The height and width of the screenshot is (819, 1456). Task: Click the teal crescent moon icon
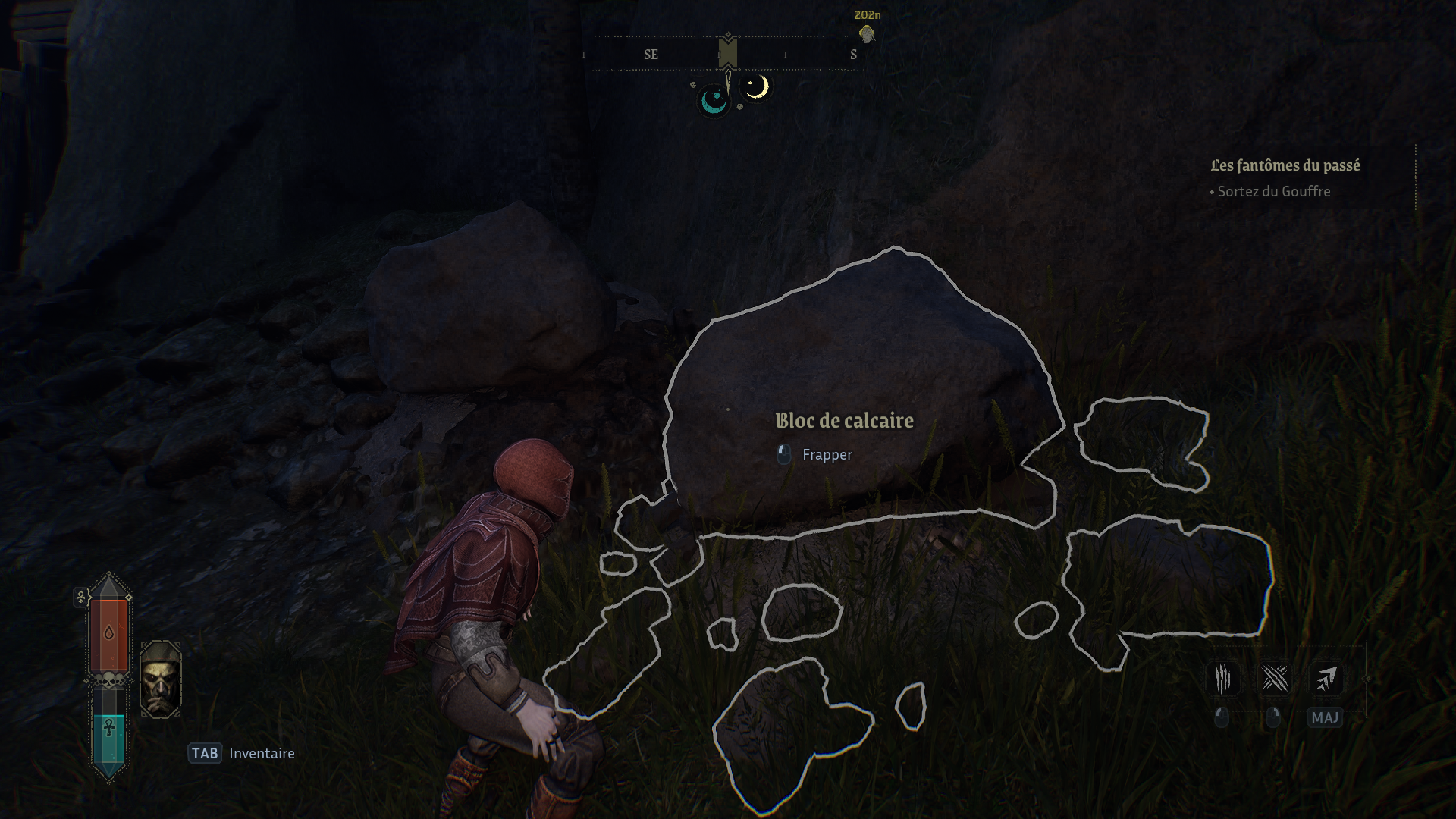[x=713, y=100]
